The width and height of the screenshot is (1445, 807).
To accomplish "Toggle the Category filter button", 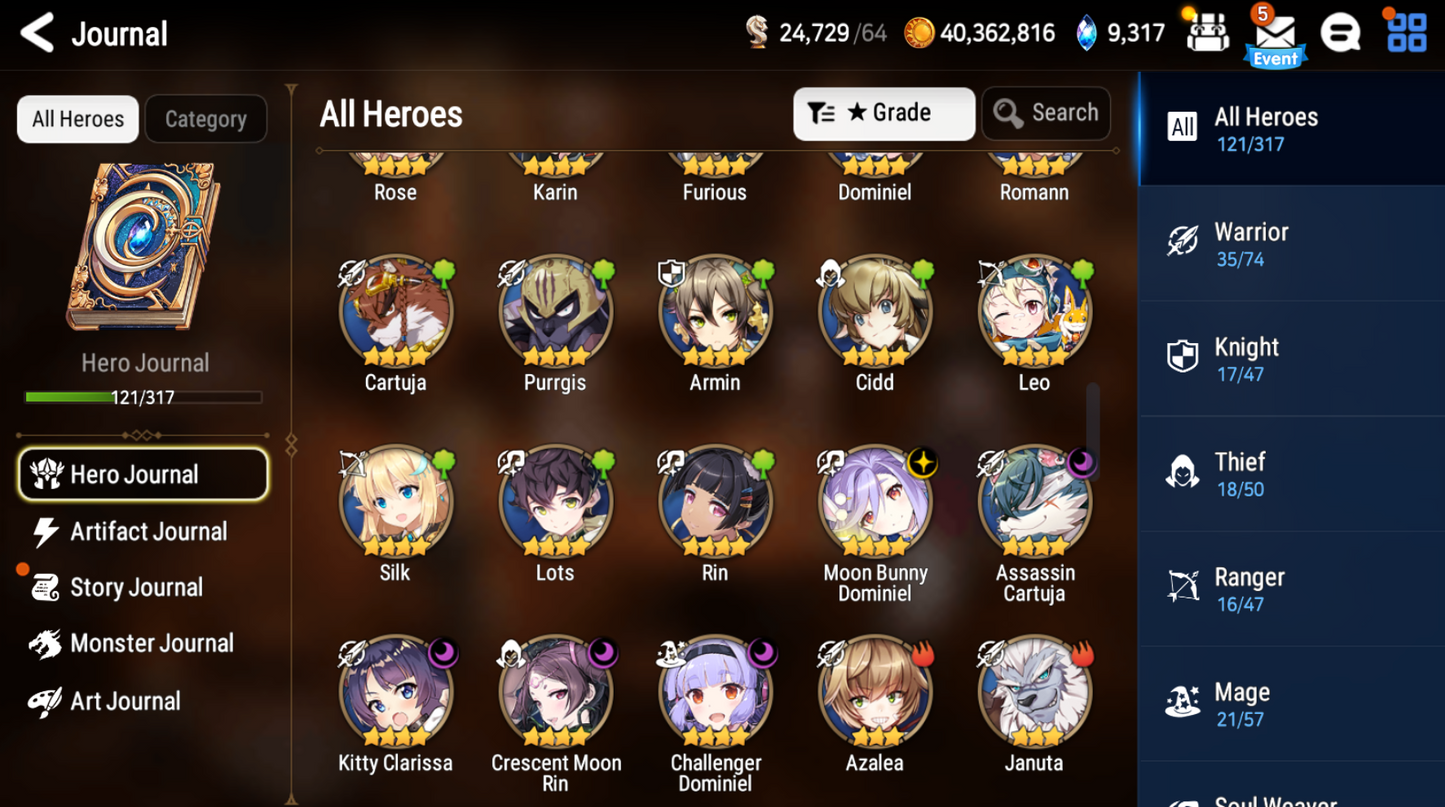I will coord(206,119).
